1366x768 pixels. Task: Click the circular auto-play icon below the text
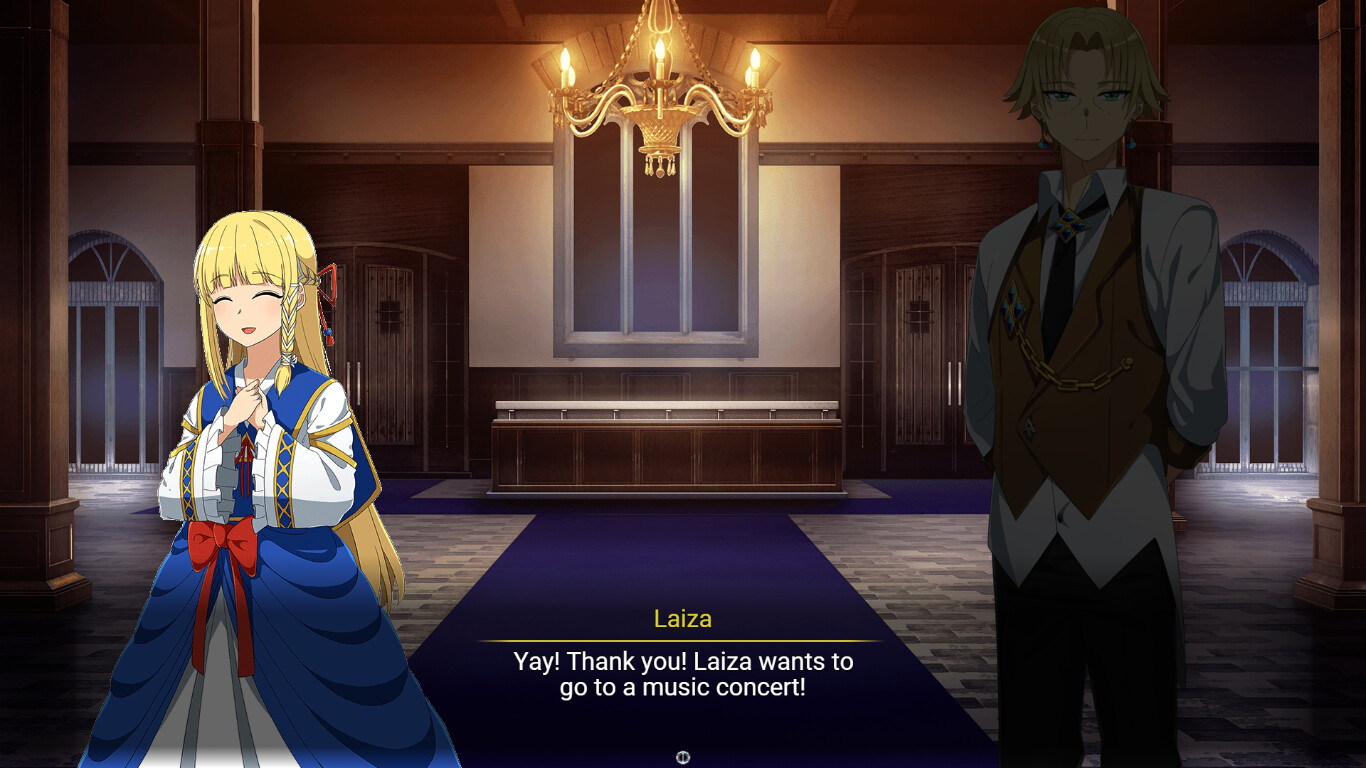(683, 757)
